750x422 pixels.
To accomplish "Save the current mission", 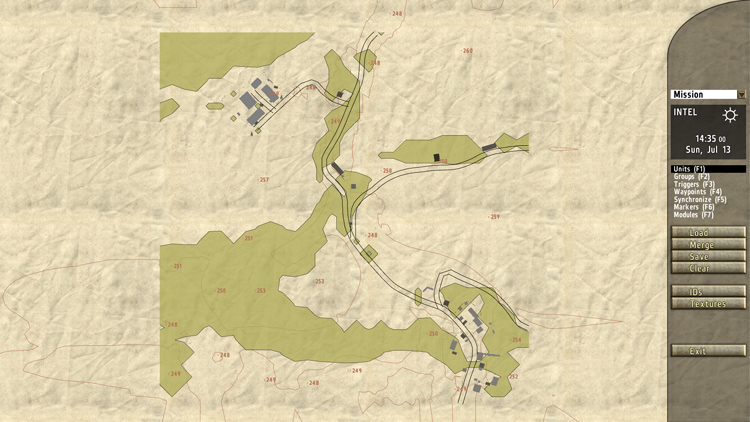I will click(708, 257).
